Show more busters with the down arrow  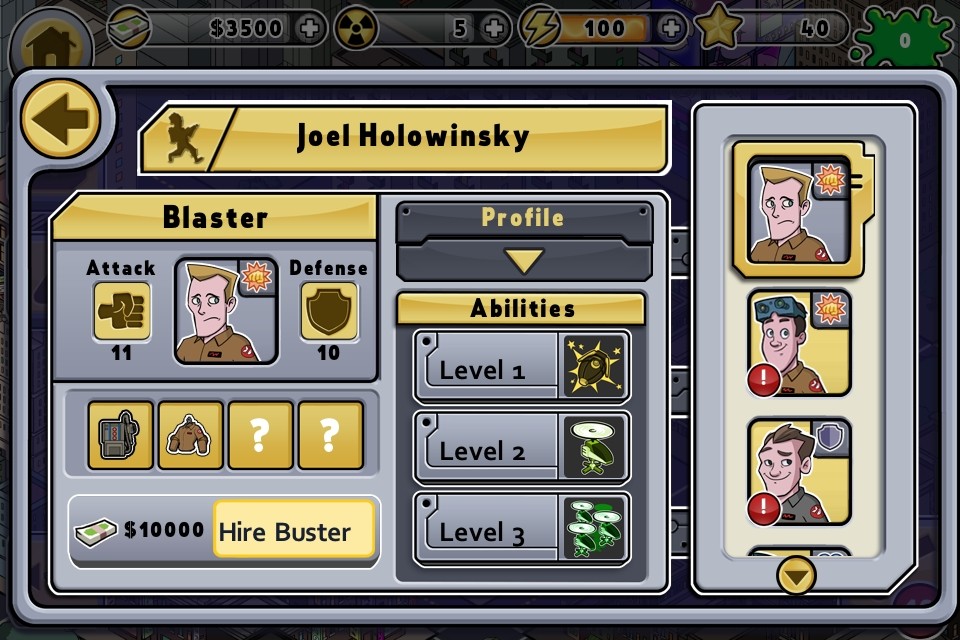coord(796,575)
